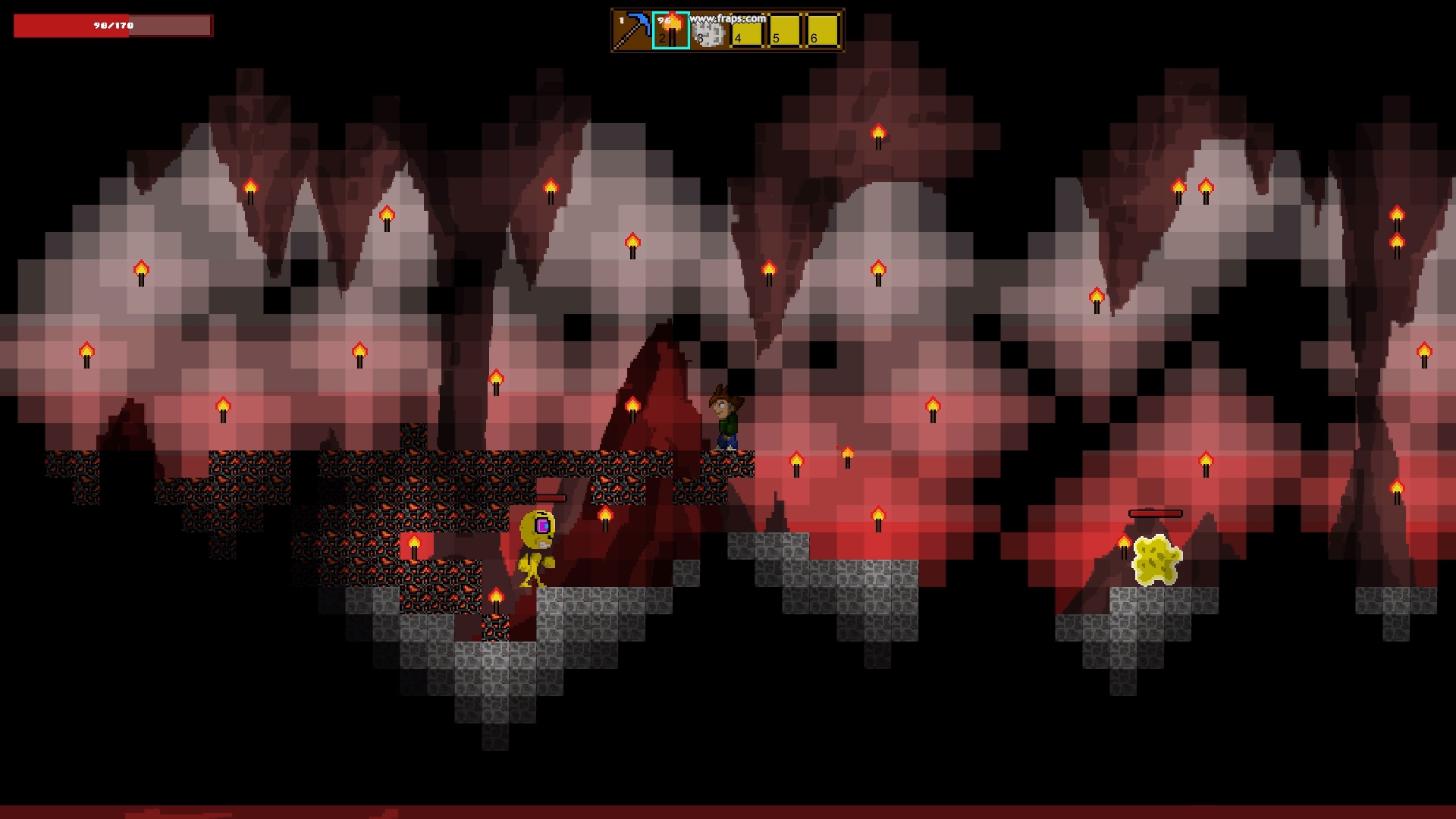Select empty hotbar slot 5
This screenshot has width=1456, height=819.
(x=785, y=31)
